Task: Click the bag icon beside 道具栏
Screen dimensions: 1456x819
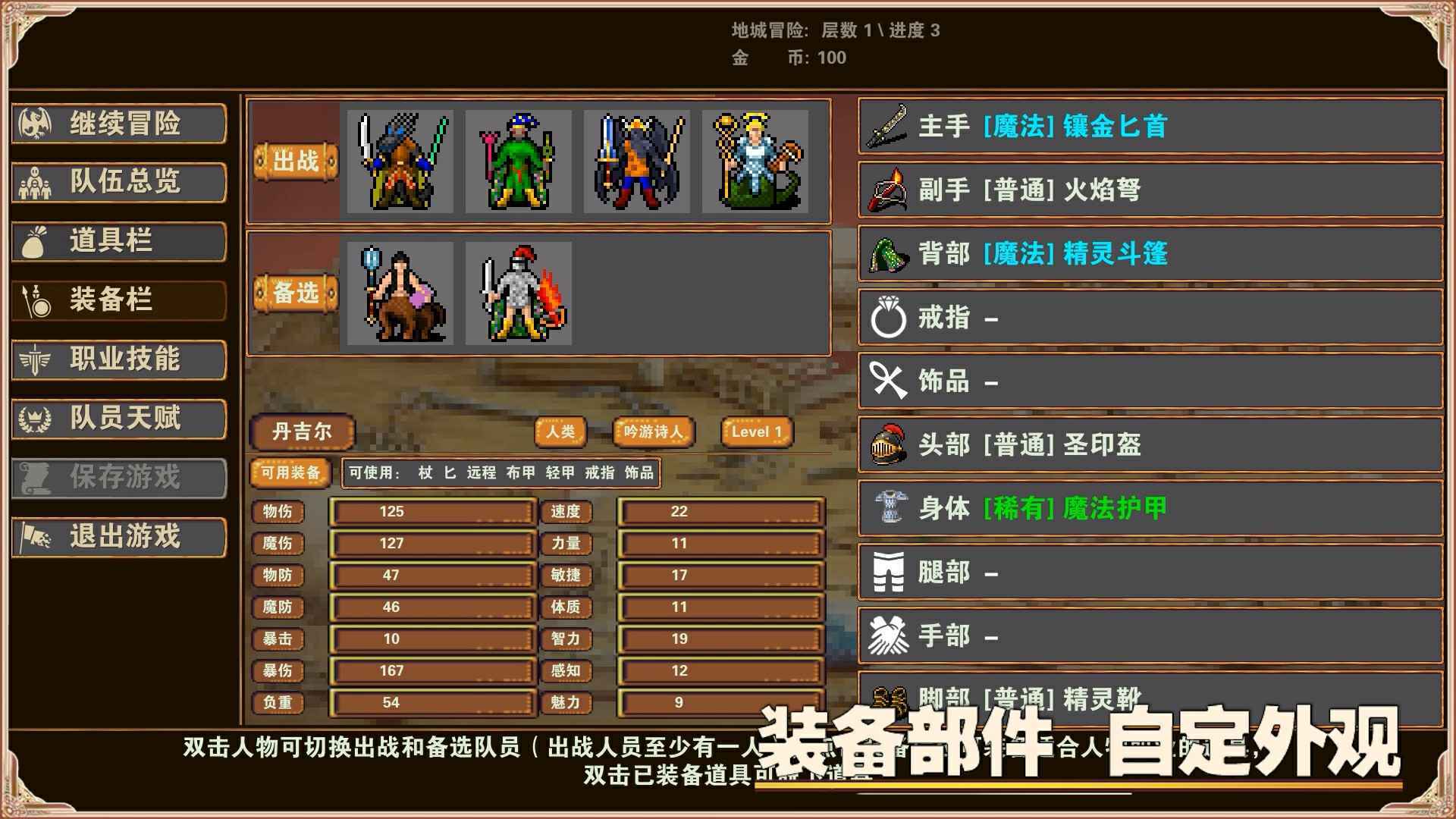Action: [x=36, y=243]
